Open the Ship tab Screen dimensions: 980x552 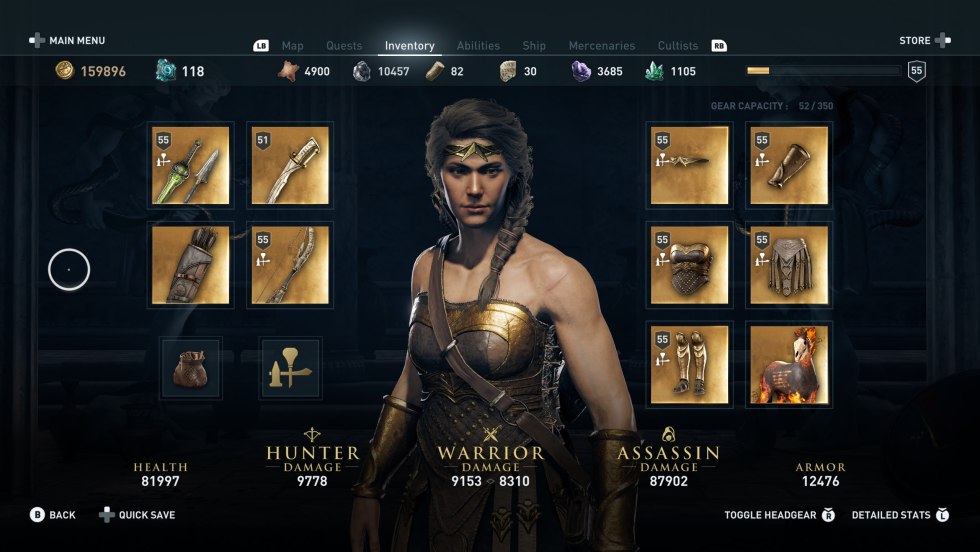point(534,46)
